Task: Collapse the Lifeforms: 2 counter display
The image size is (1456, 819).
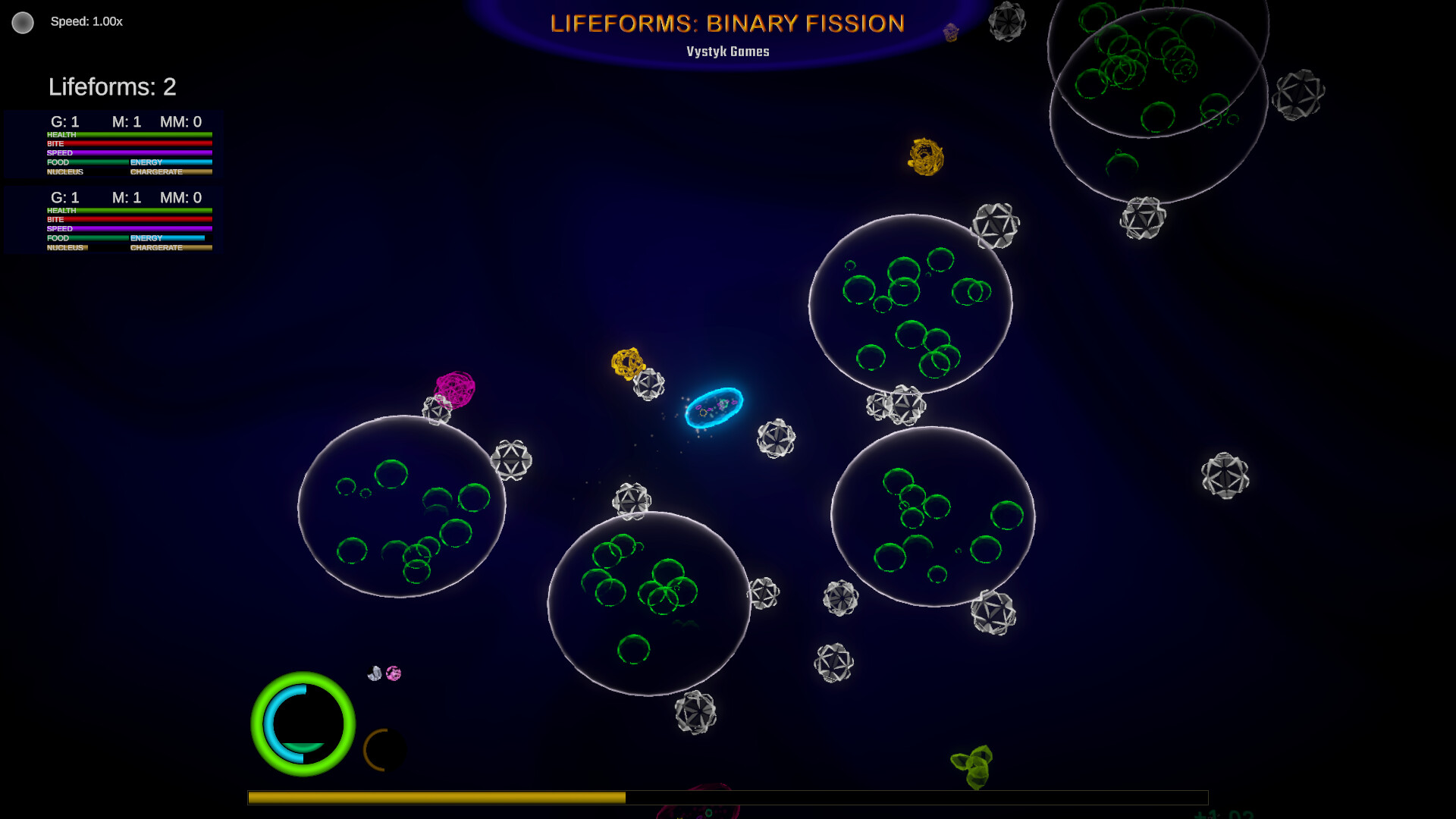Action: [111, 87]
